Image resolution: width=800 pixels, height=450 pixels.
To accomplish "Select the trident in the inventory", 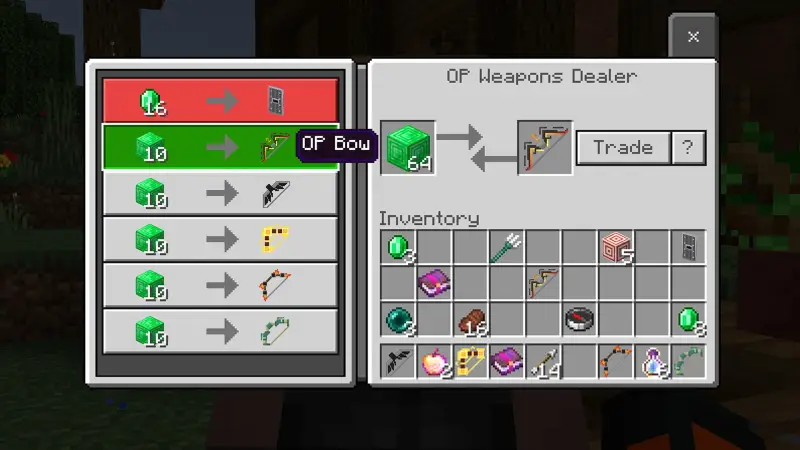I will click(x=507, y=247).
